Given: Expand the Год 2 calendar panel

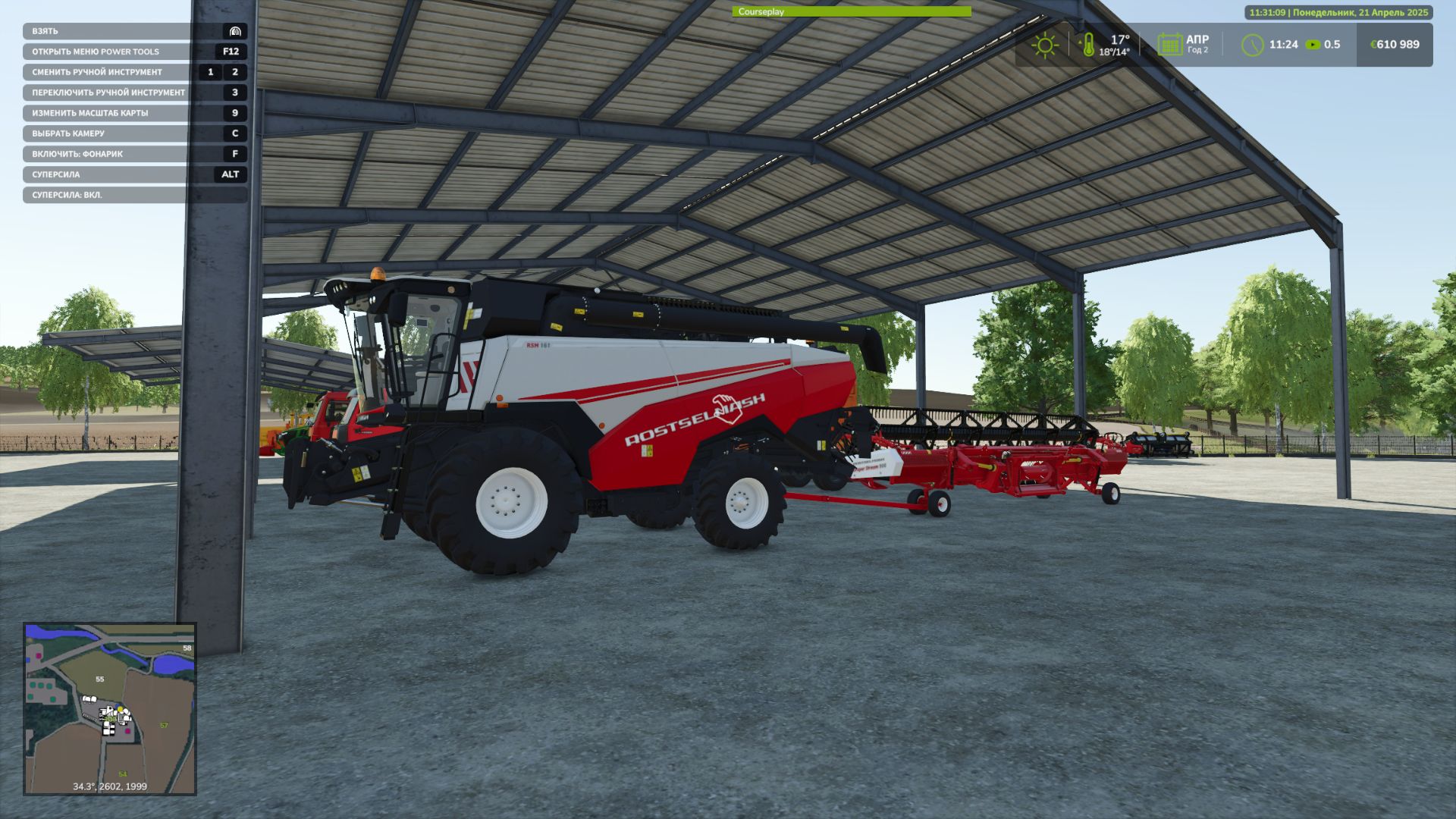Looking at the screenshot, I should pos(1199,51).
